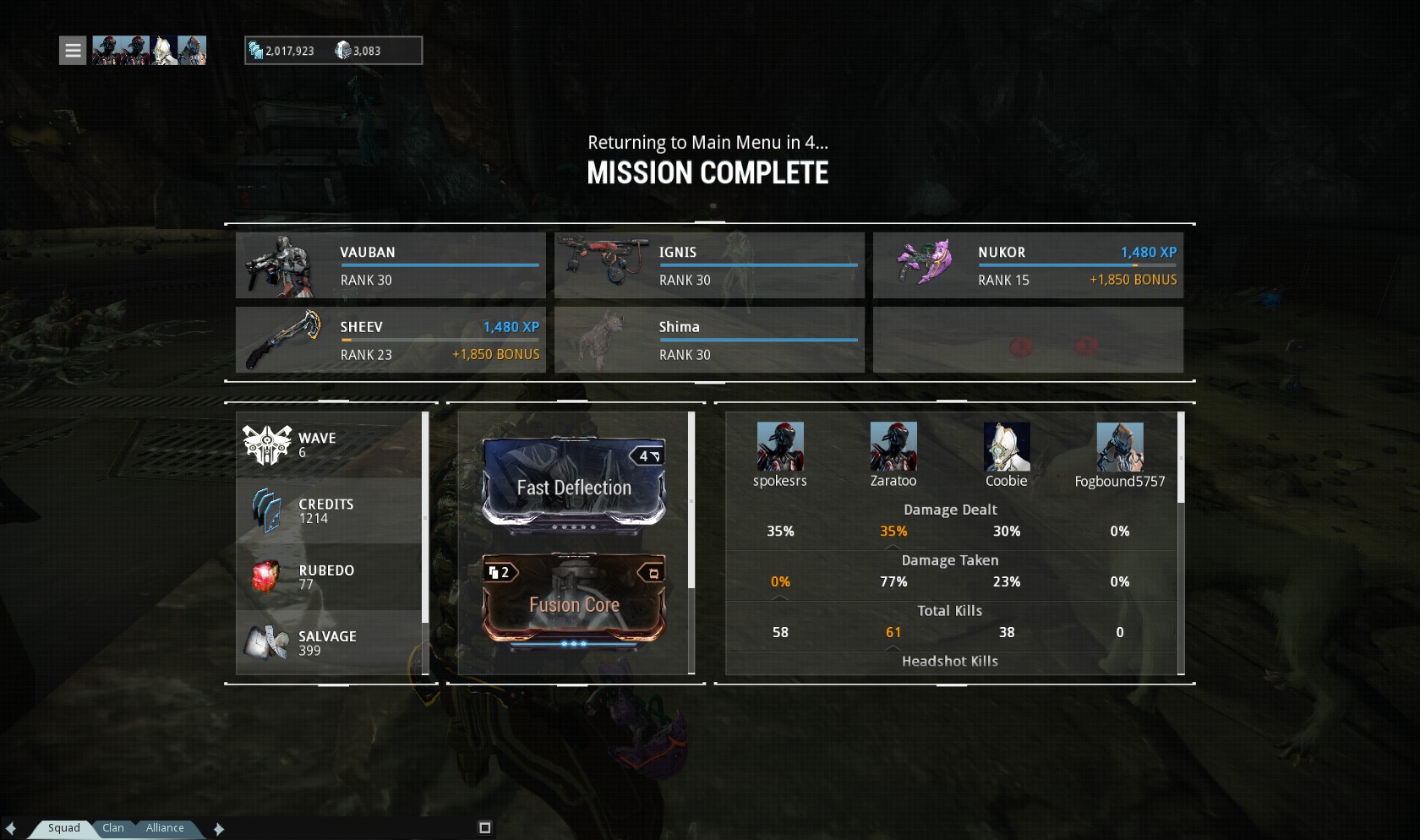Select Fogbound5757's player portrait
Viewport: 1420px width, 840px height.
click(x=1120, y=446)
